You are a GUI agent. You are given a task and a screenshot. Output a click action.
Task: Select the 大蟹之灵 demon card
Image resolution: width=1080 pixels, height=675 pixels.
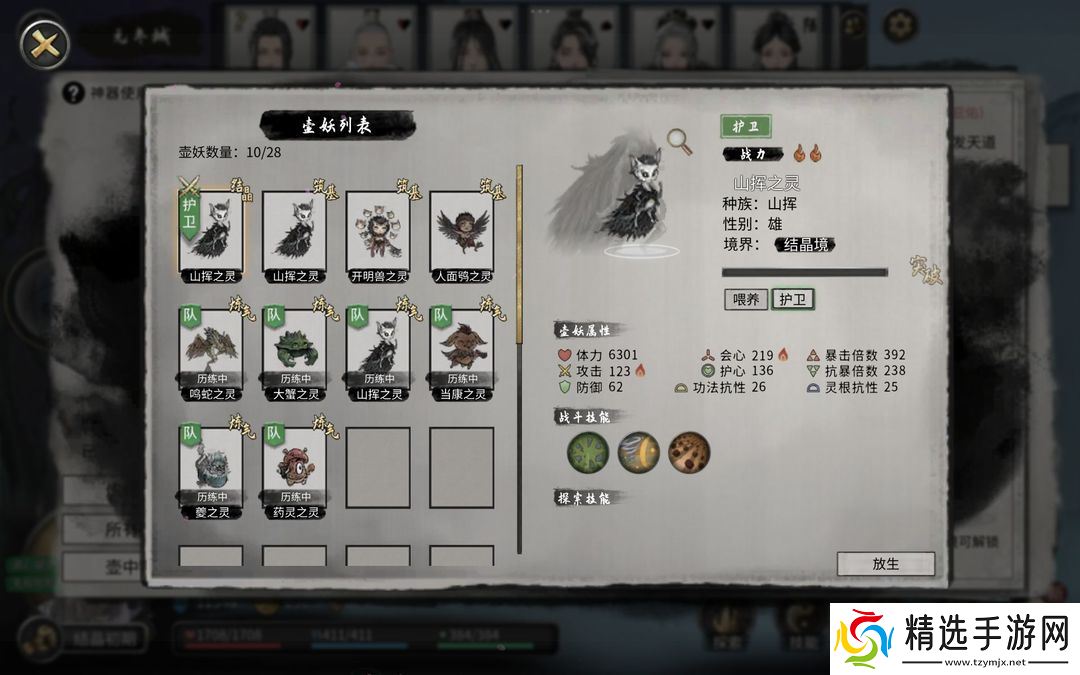coord(295,348)
